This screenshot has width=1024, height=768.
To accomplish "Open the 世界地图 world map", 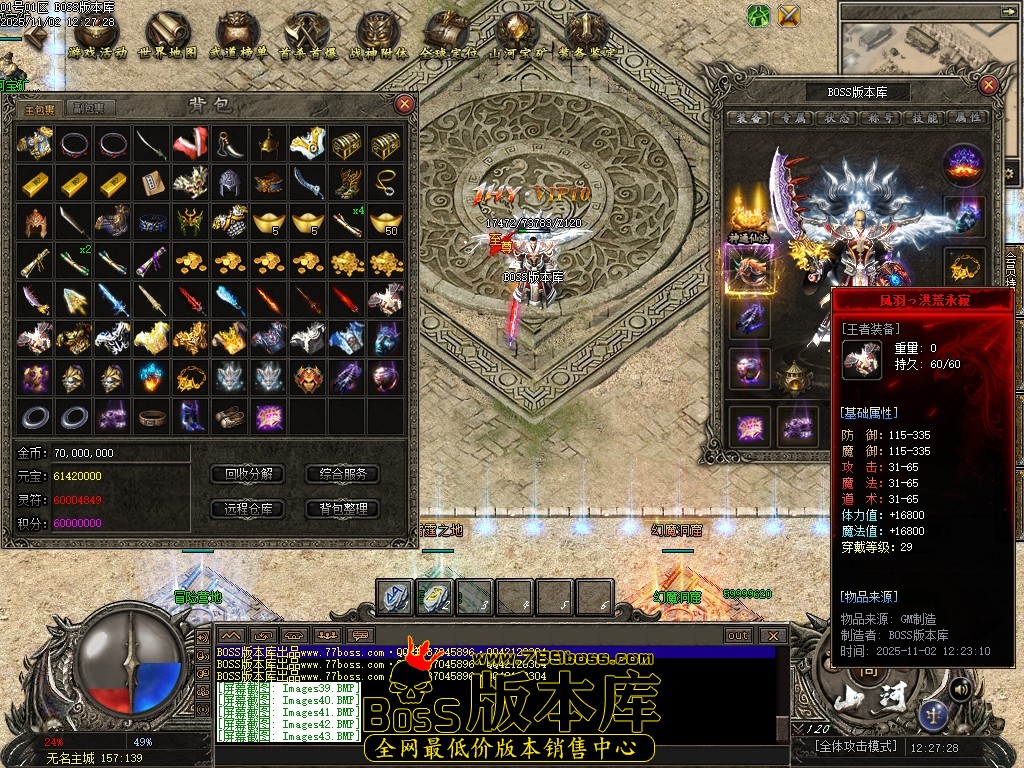I will tap(167, 36).
